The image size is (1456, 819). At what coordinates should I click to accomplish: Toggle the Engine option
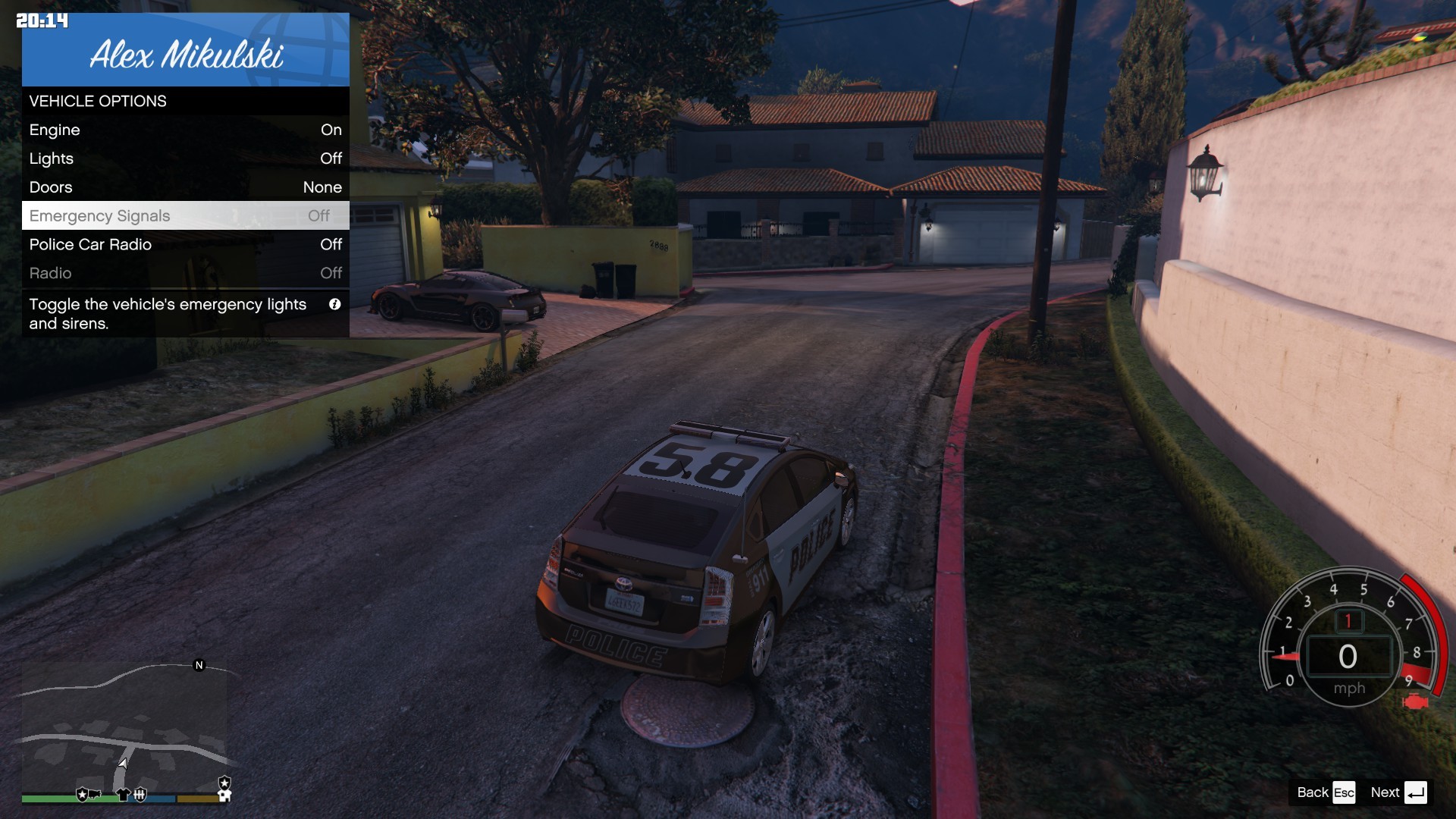[x=185, y=130]
